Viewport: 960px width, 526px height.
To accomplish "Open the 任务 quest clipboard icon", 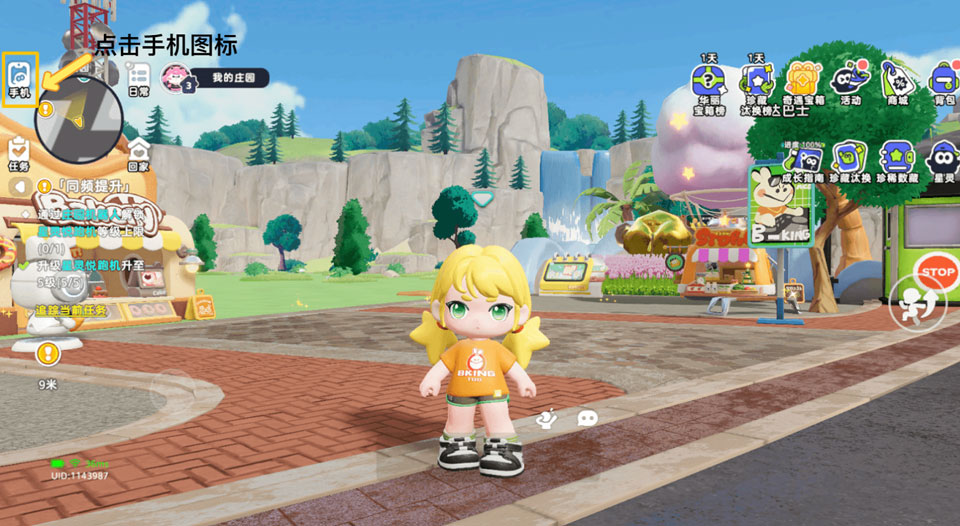I will 18,151.
